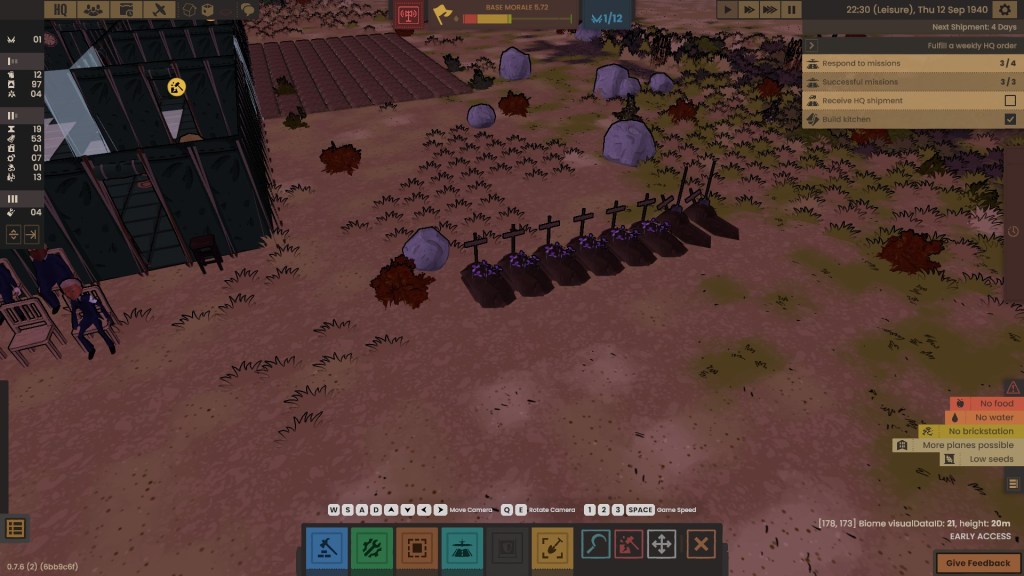The width and height of the screenshot is (1024, 576).
Task: Open the airplane menu in top bar
Action: coord(159,9)
